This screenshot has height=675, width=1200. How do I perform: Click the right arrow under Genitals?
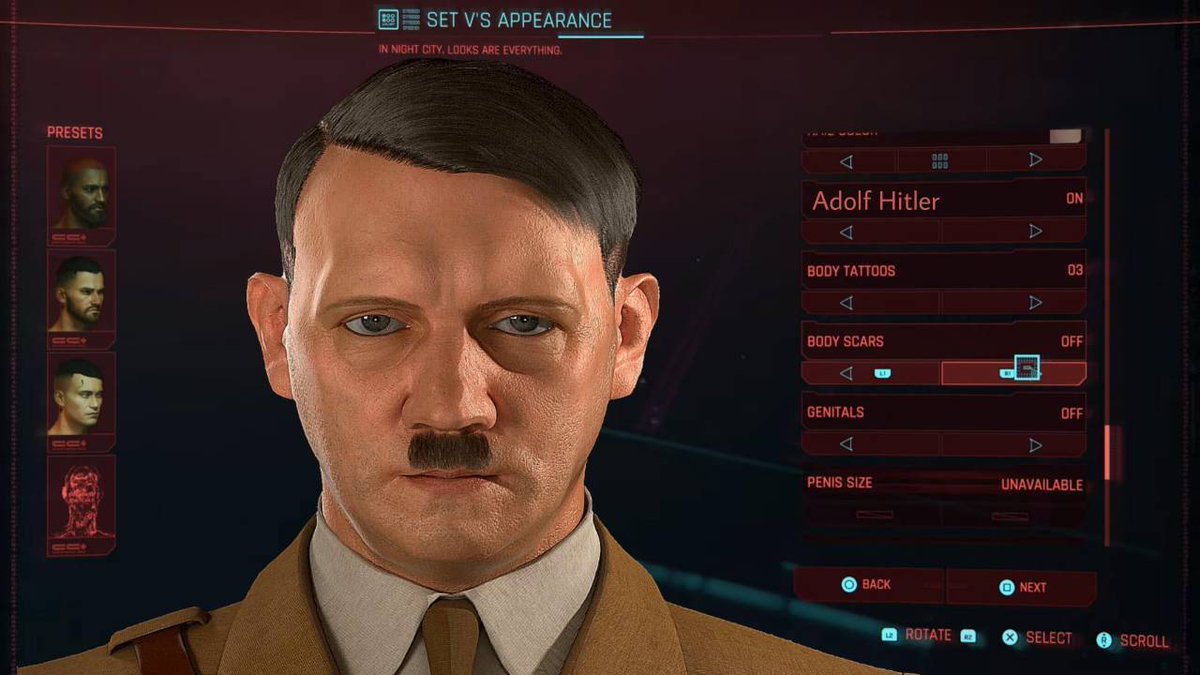pos(1035,444)
